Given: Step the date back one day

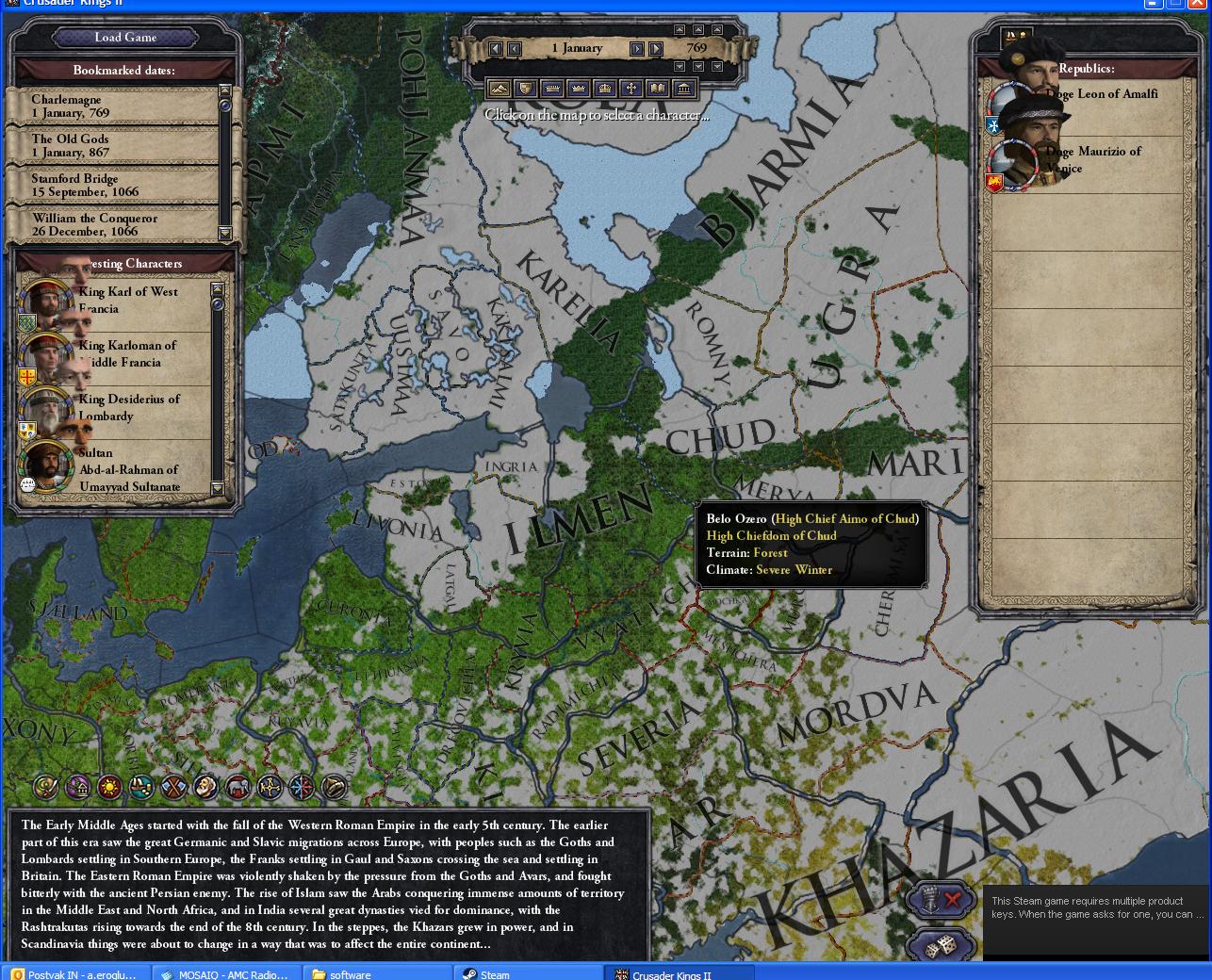Looking at the screenshot, I should [514, 48].
